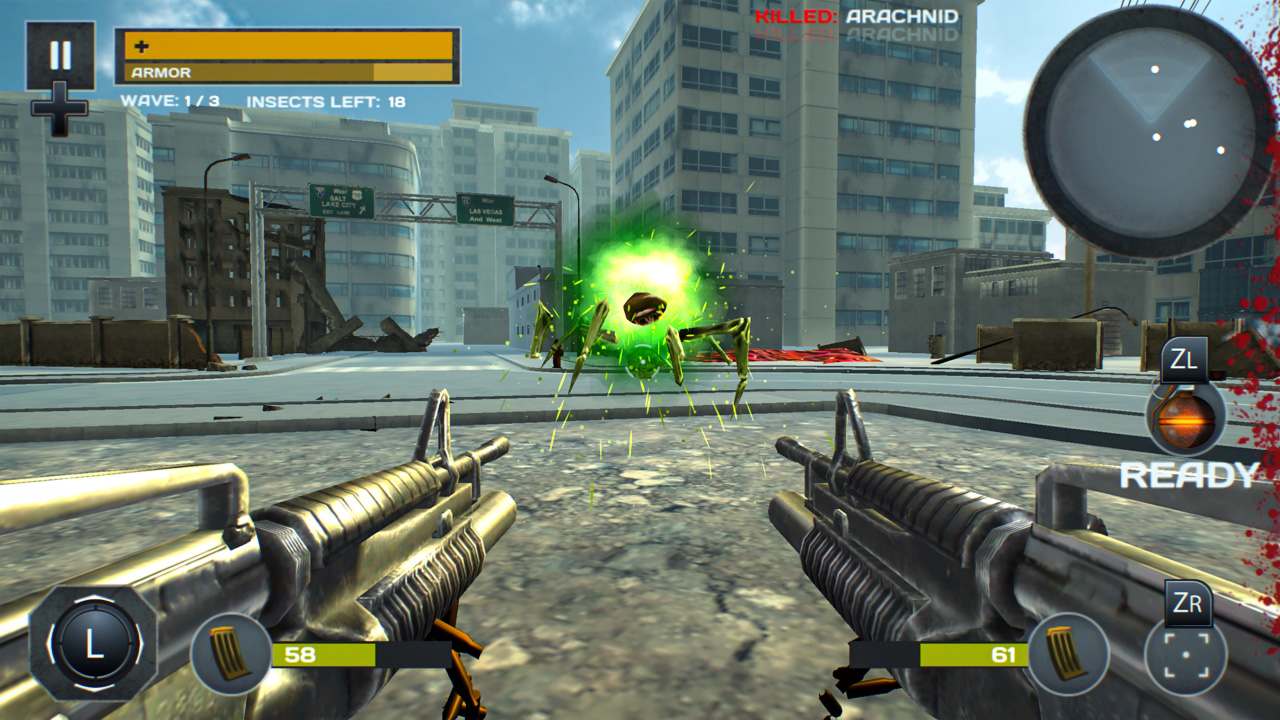Tap the pause icon's directional pad below it
The width and height of the screenshot is (1280, 720).
(x=62, y=110)
